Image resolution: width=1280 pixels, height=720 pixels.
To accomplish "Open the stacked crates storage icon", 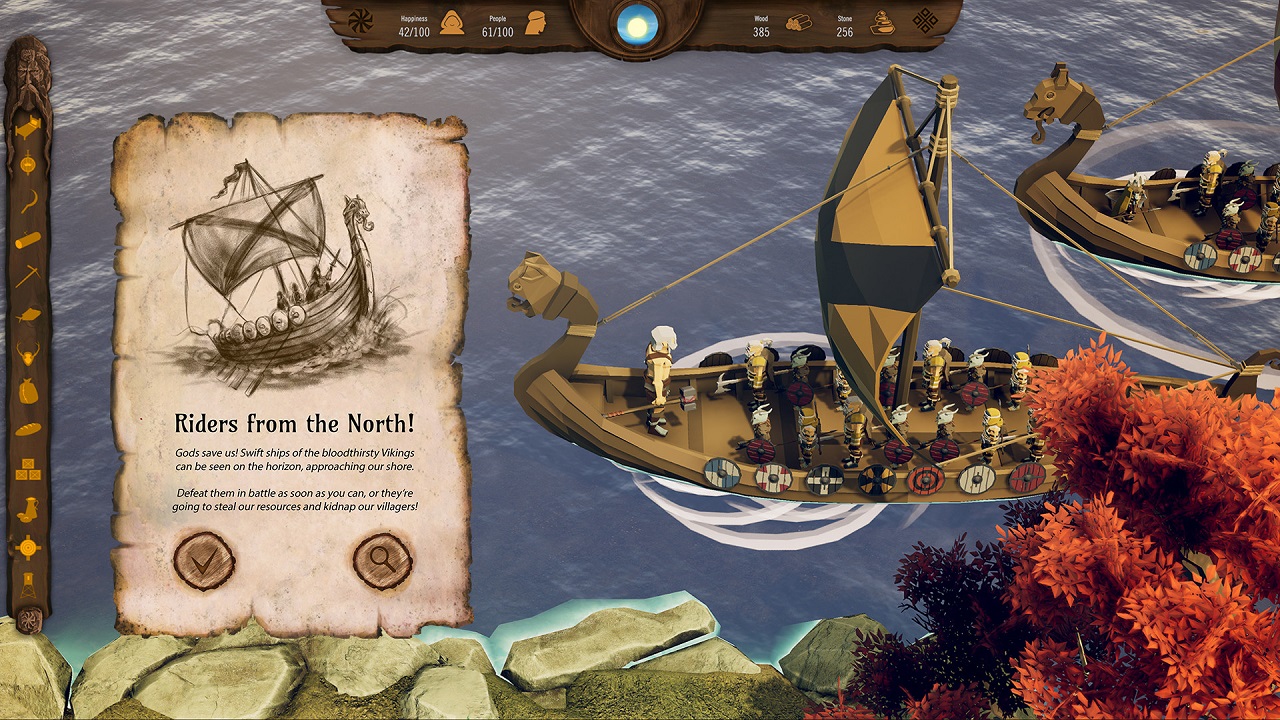I will point(28,468).
